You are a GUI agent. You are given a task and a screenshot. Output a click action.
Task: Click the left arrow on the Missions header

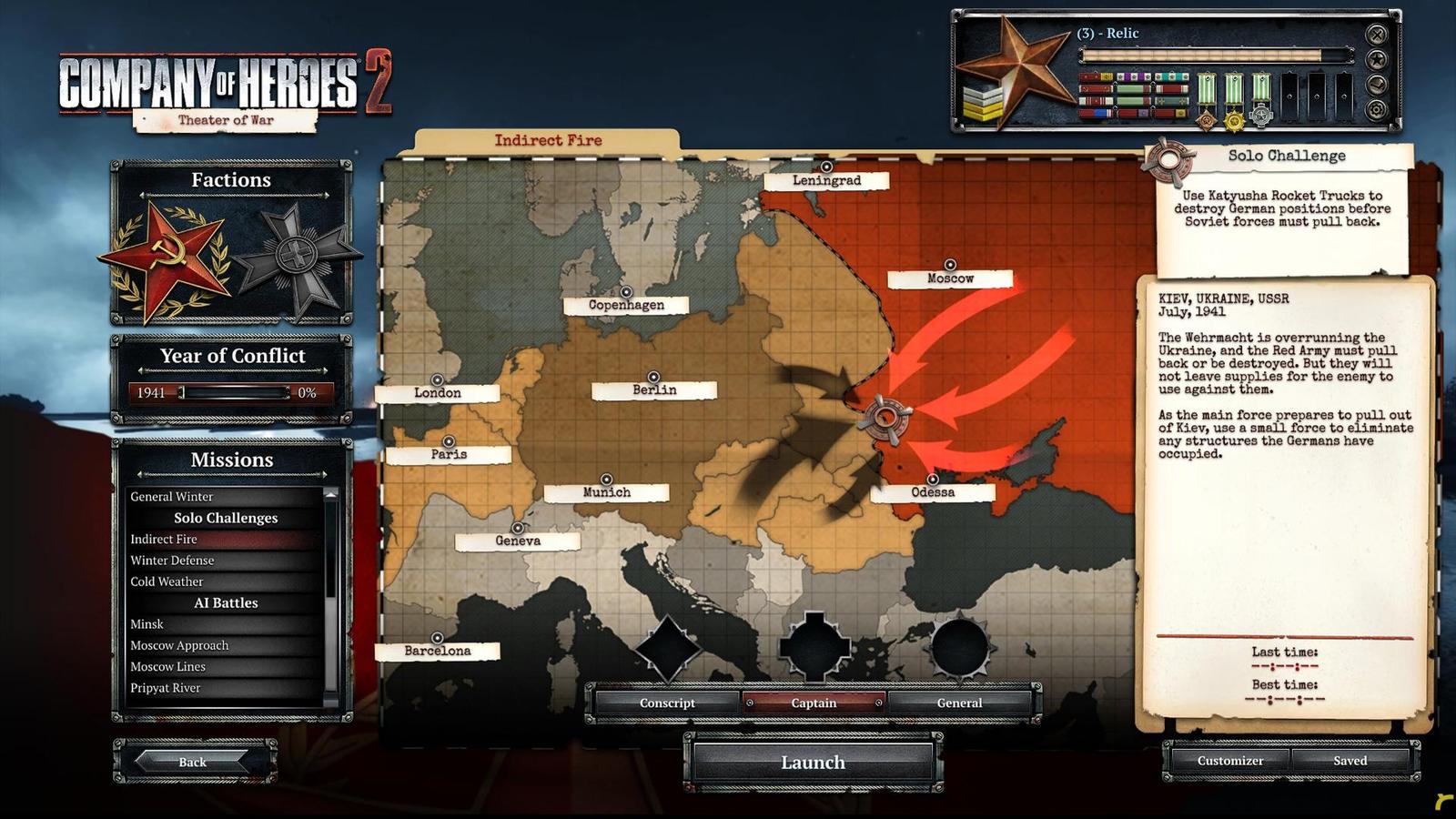138,475
